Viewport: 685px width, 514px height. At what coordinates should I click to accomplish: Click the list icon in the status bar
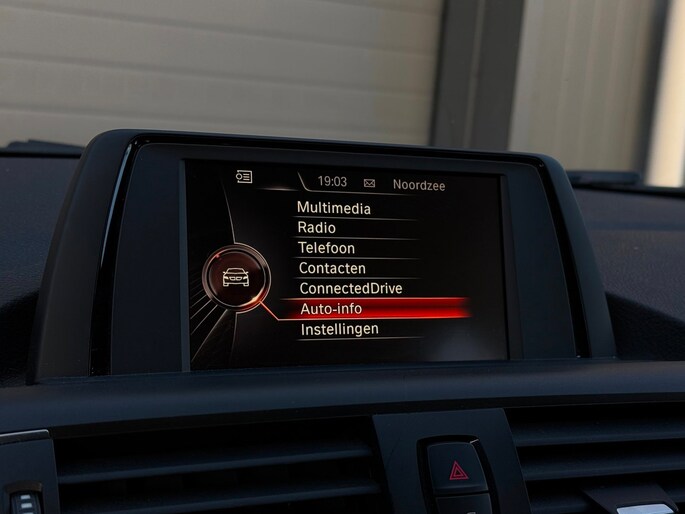click(244, 177)
